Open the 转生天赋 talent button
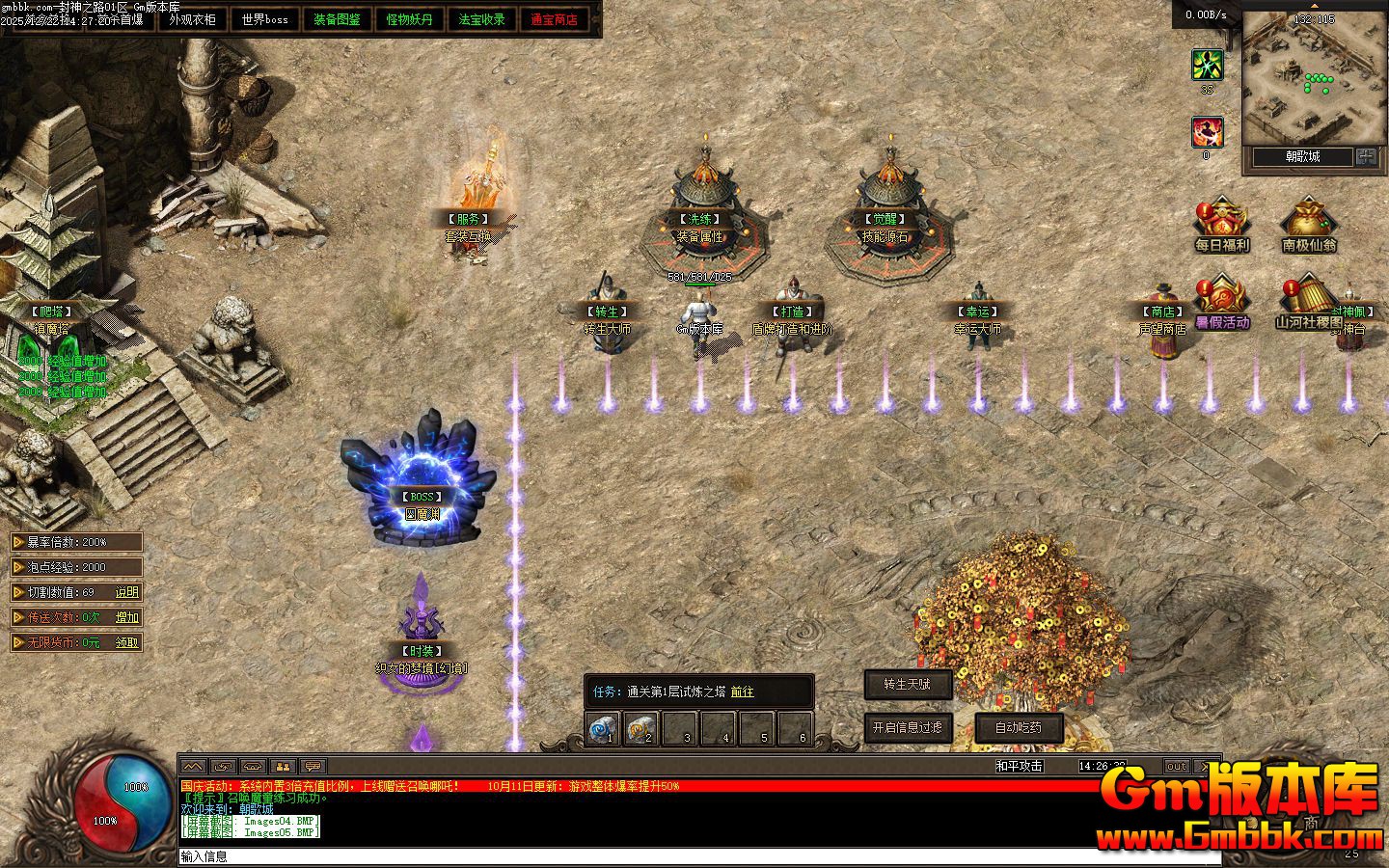The height and width of the screenshot is (868, 1389). (x=908, y=685)
